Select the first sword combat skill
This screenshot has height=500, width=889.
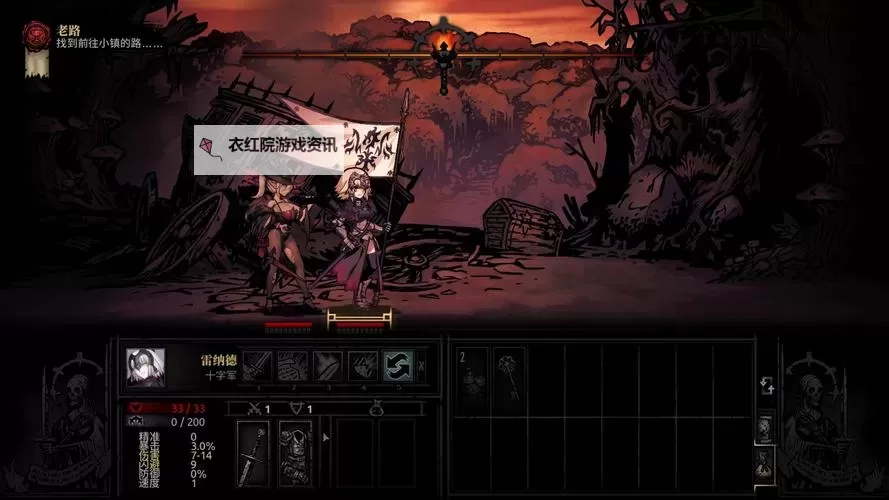257,366
